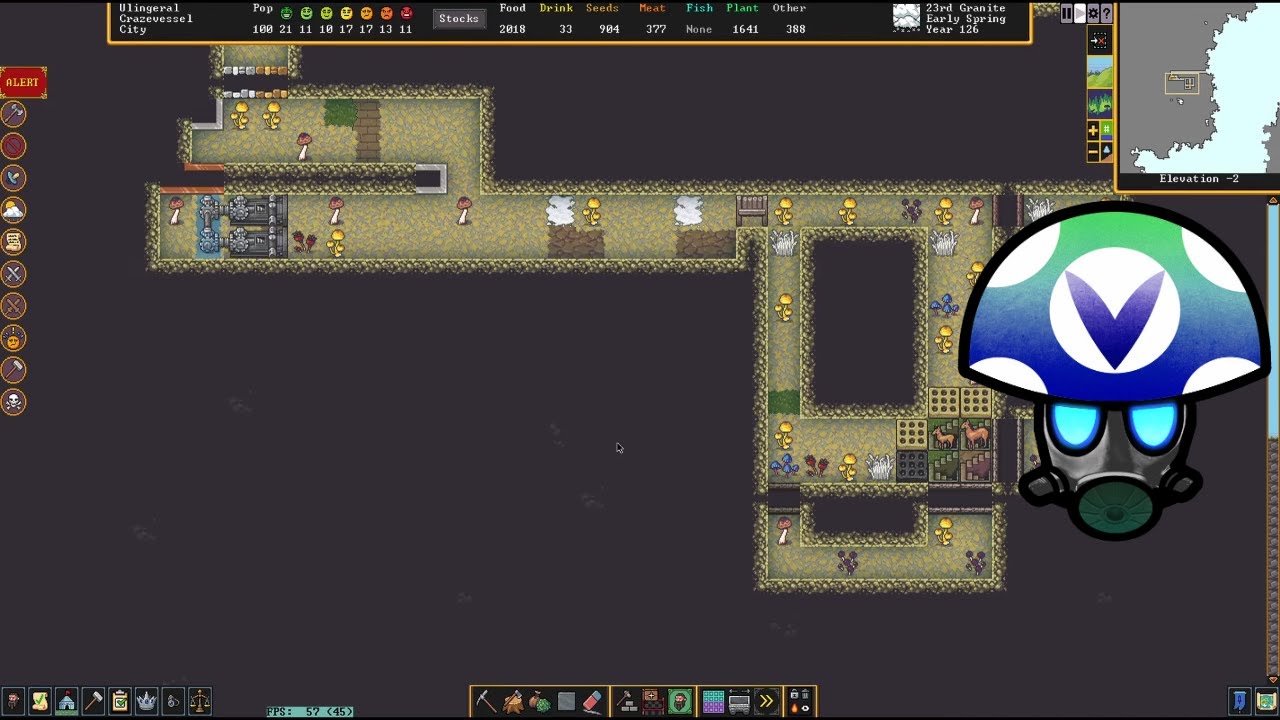Open help with the question mark icon
This screenshot has width=1280, height=720.
click(x=1106, y=13)
